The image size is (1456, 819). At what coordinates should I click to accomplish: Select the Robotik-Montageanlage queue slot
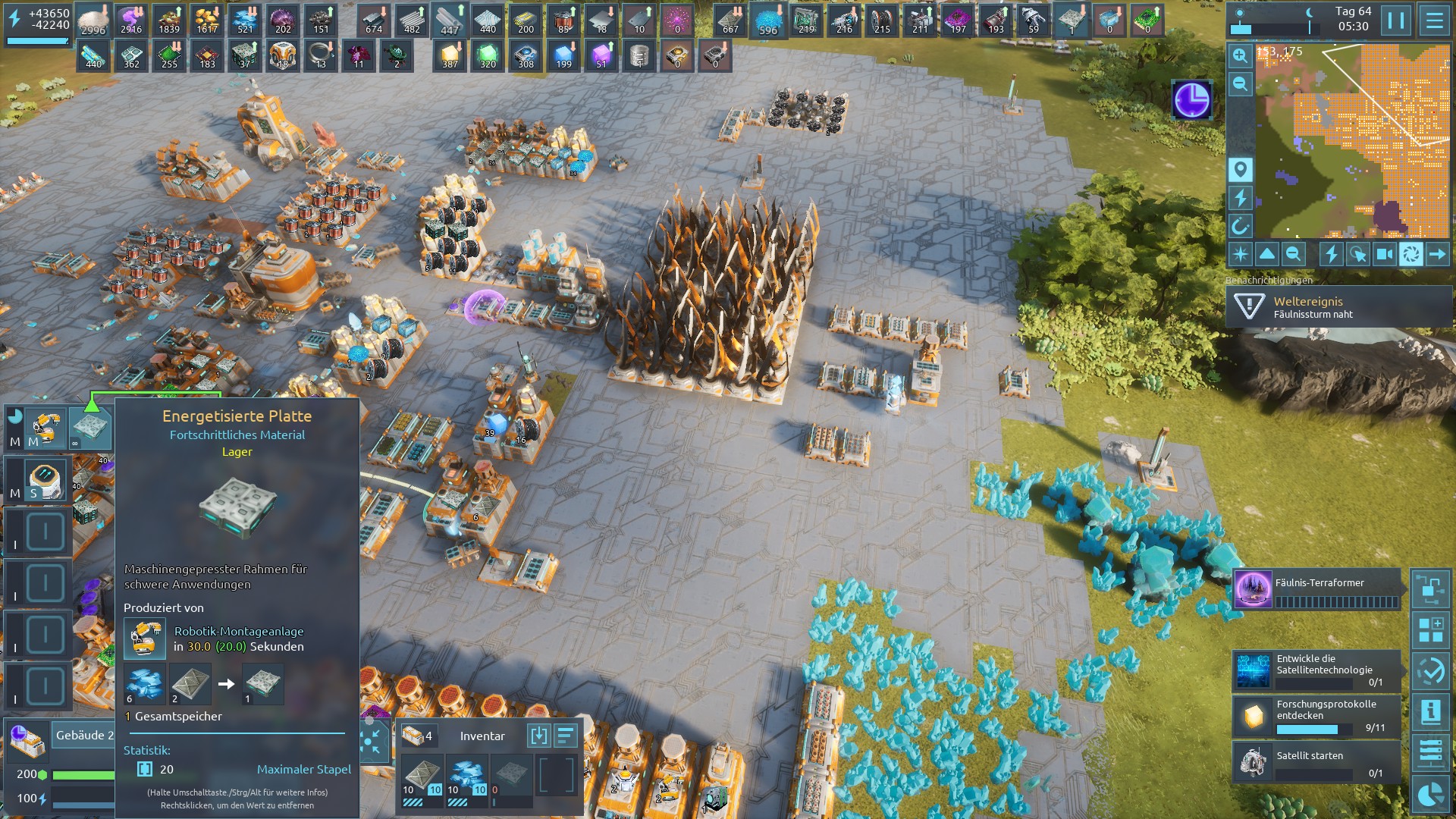[x=45, y=429]
